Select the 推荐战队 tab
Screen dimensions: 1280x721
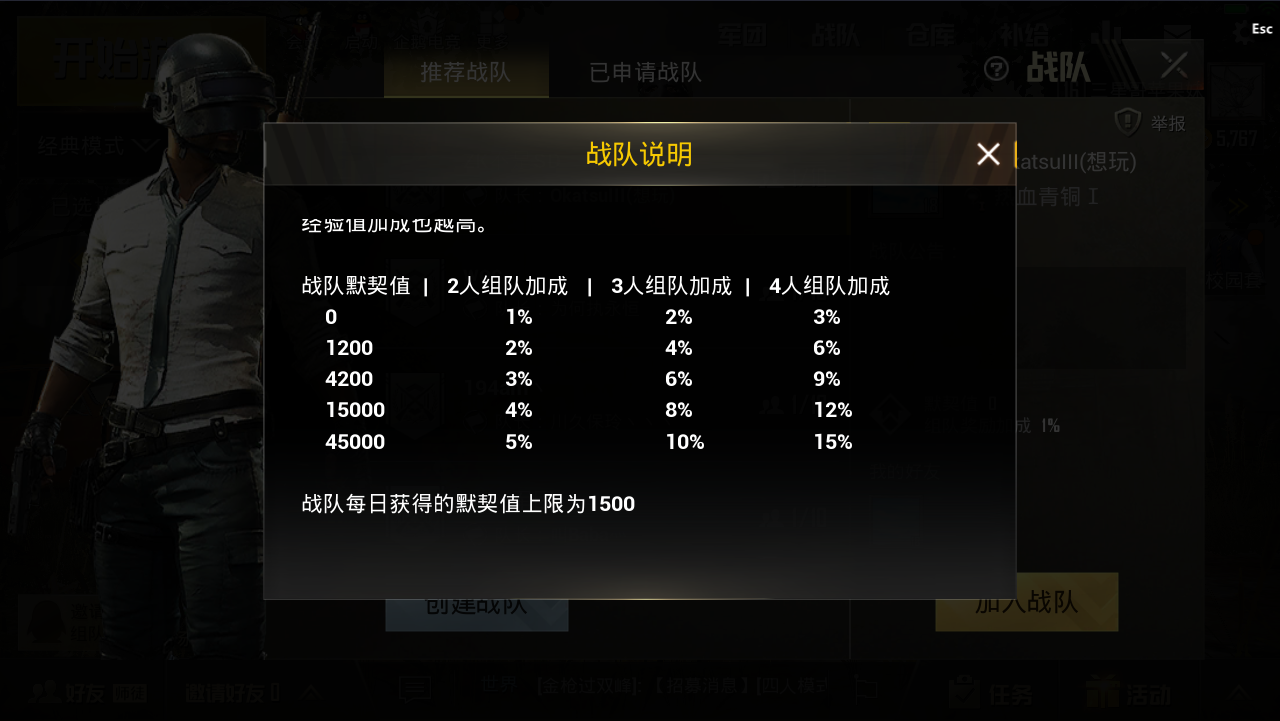coord(466,72)
